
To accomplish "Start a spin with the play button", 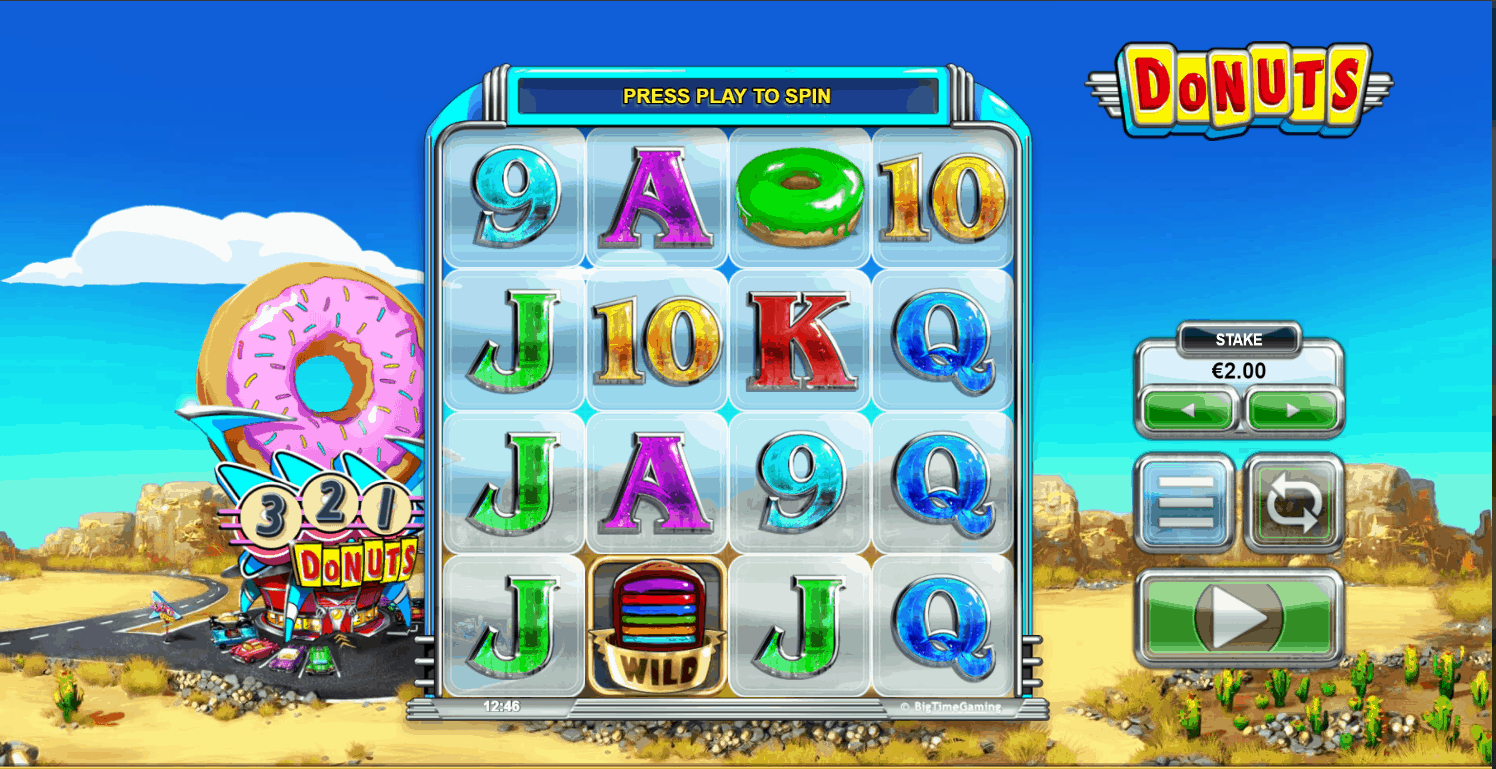I will click(x=1239, y=617).
